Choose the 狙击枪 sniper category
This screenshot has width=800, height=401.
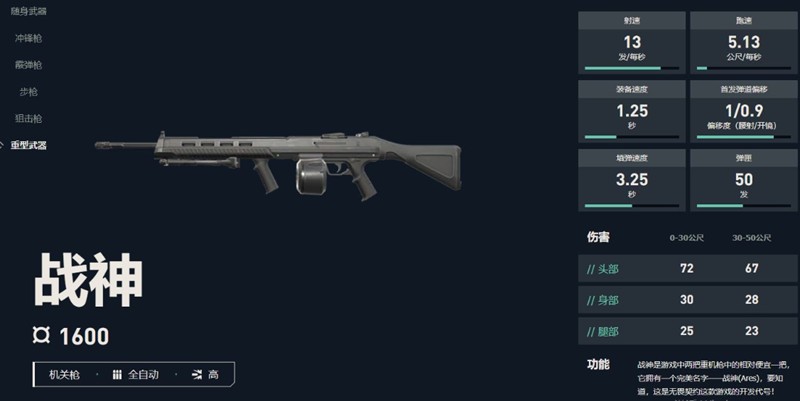pos(28,119)
